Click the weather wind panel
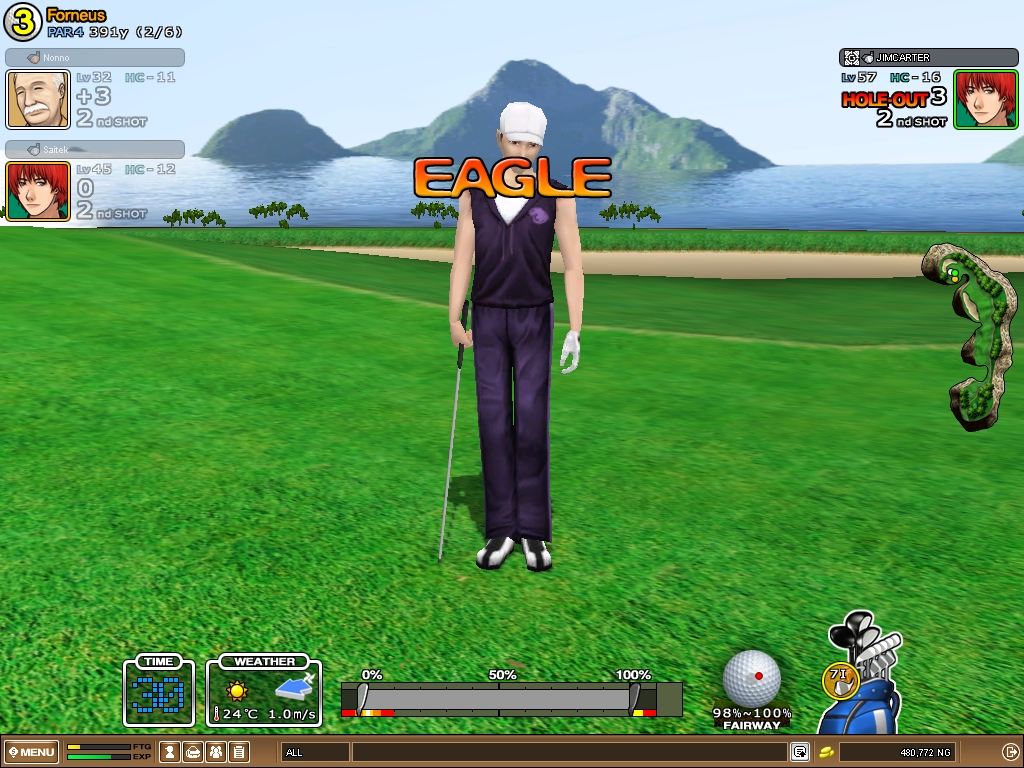The height and width of the screenshot is (768, 1024). coord(264,691)
